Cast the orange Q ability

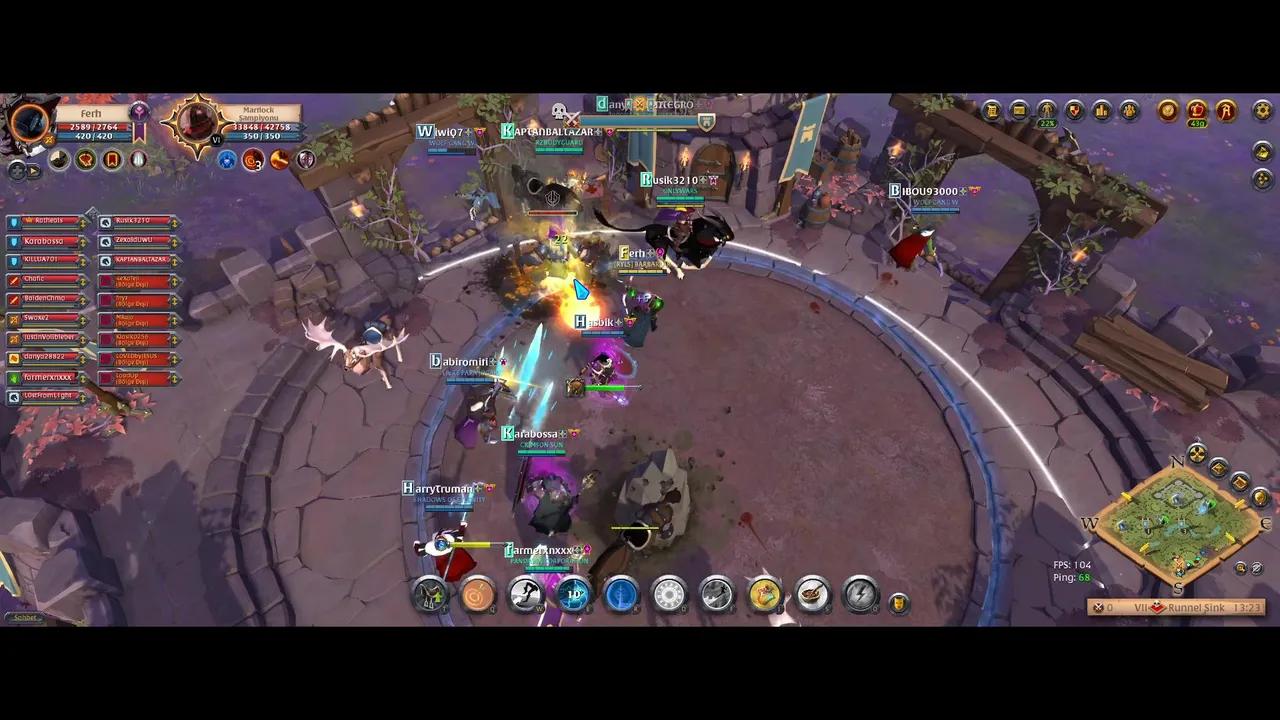pos(478,596)
